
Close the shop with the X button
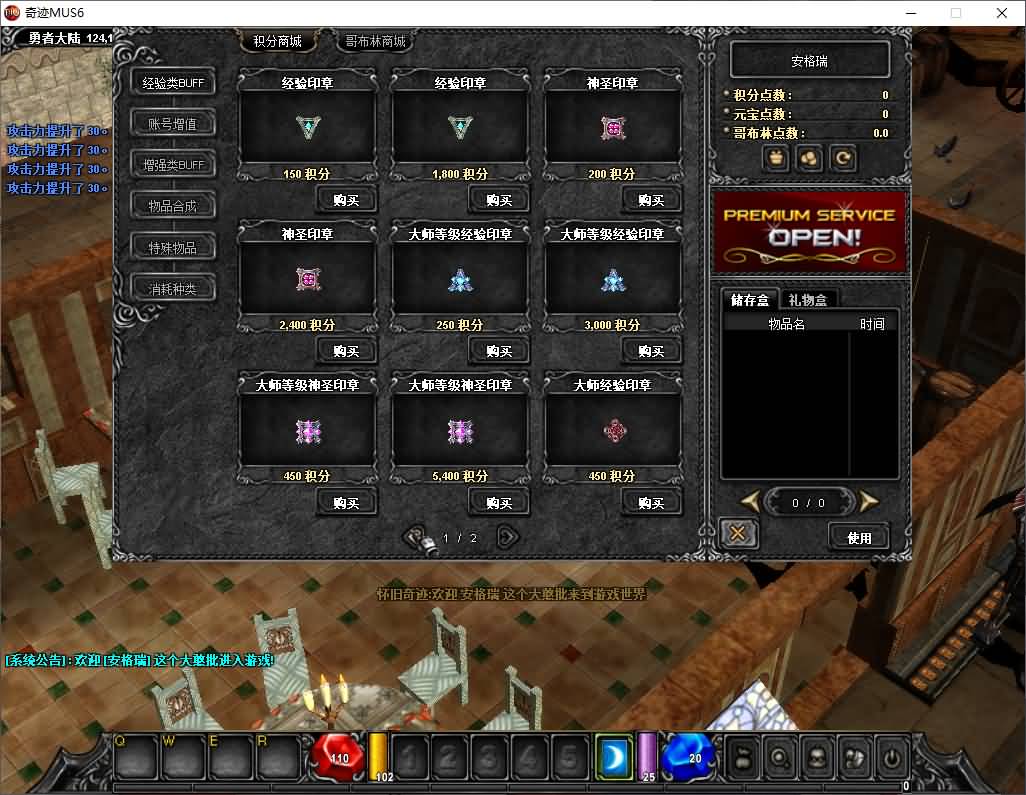pyautogui.click(x=738, y=534)
